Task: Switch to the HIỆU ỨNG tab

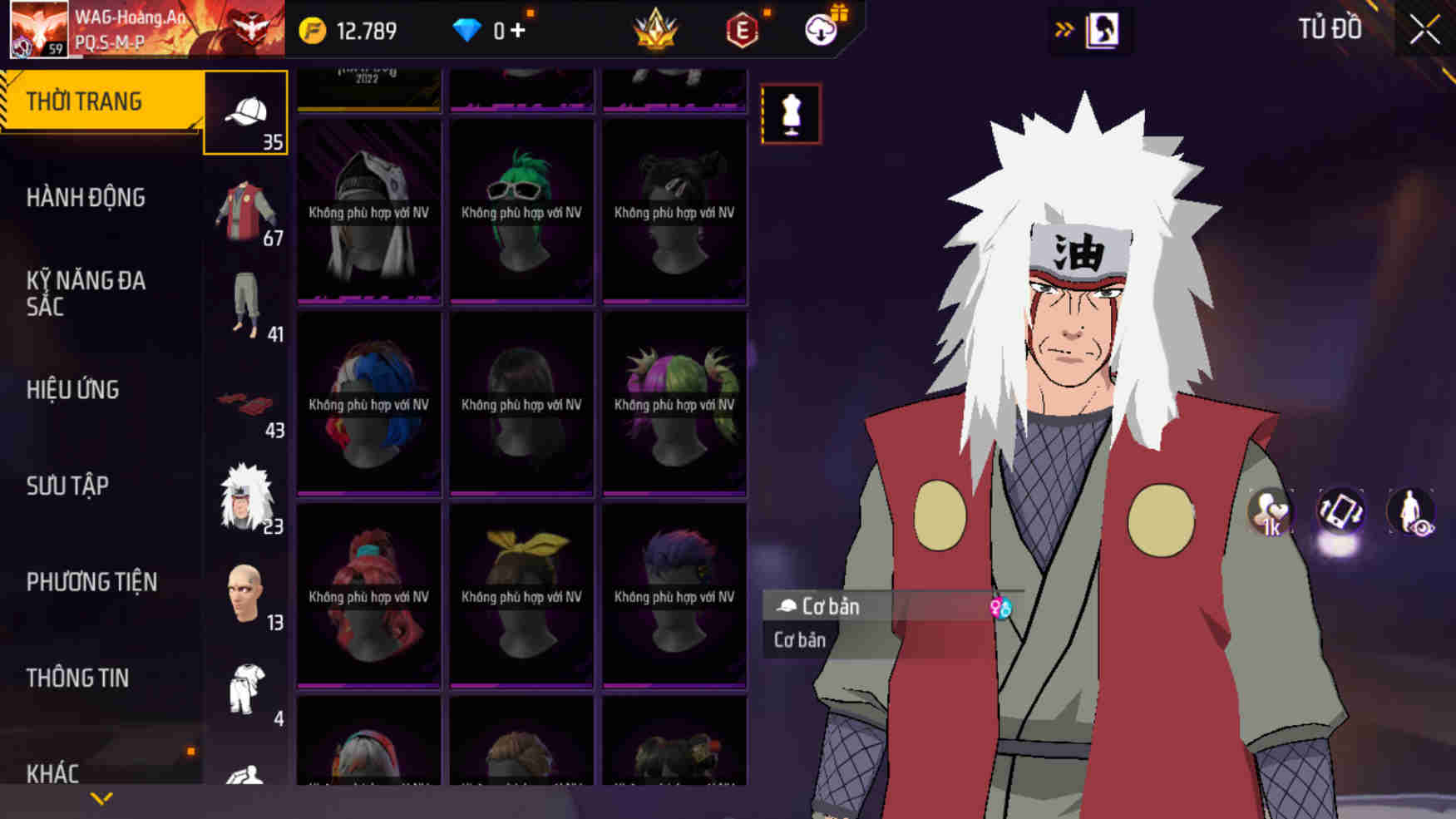Action: [72, 390]
